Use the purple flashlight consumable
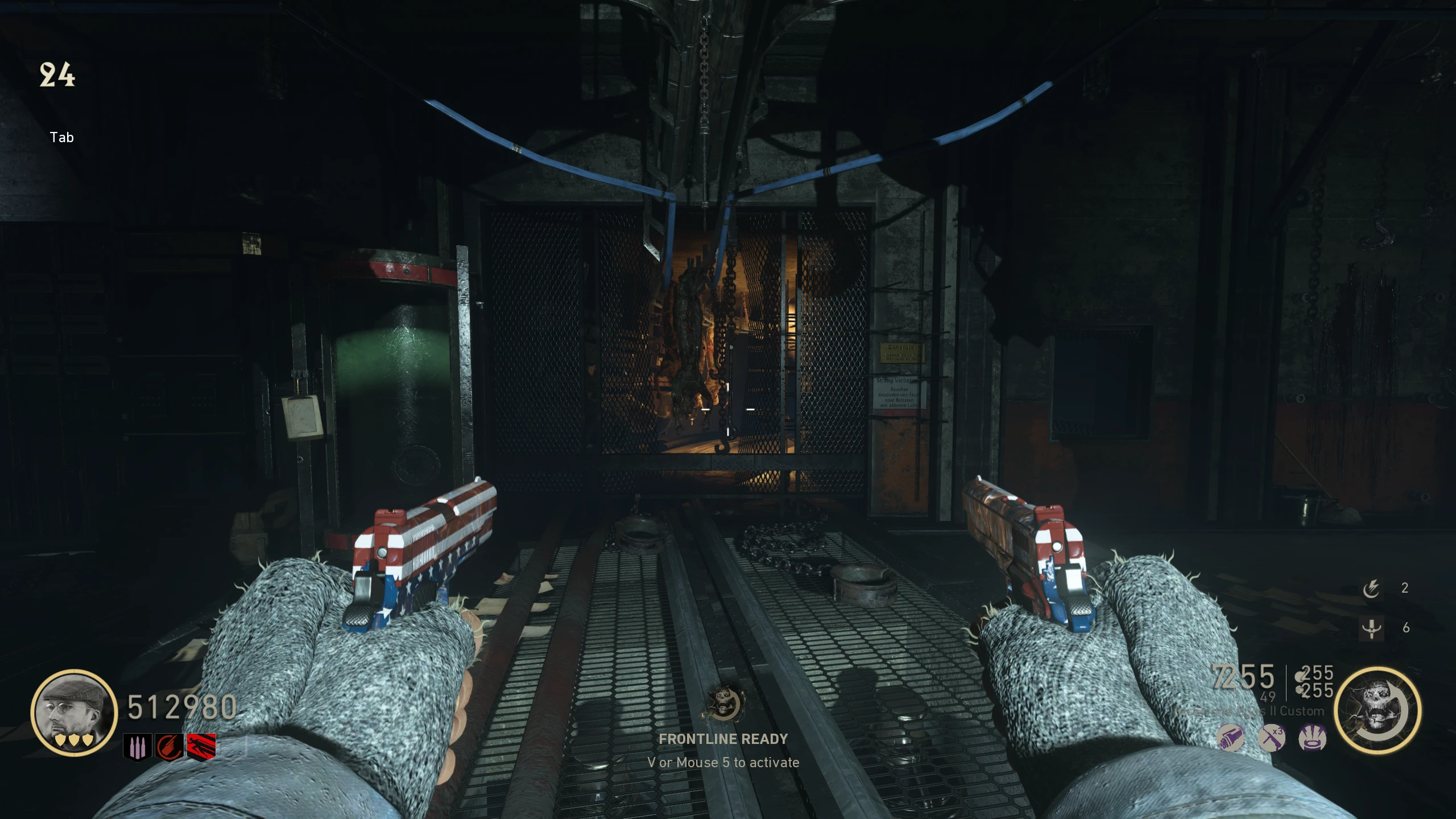 pos(1230,739)
